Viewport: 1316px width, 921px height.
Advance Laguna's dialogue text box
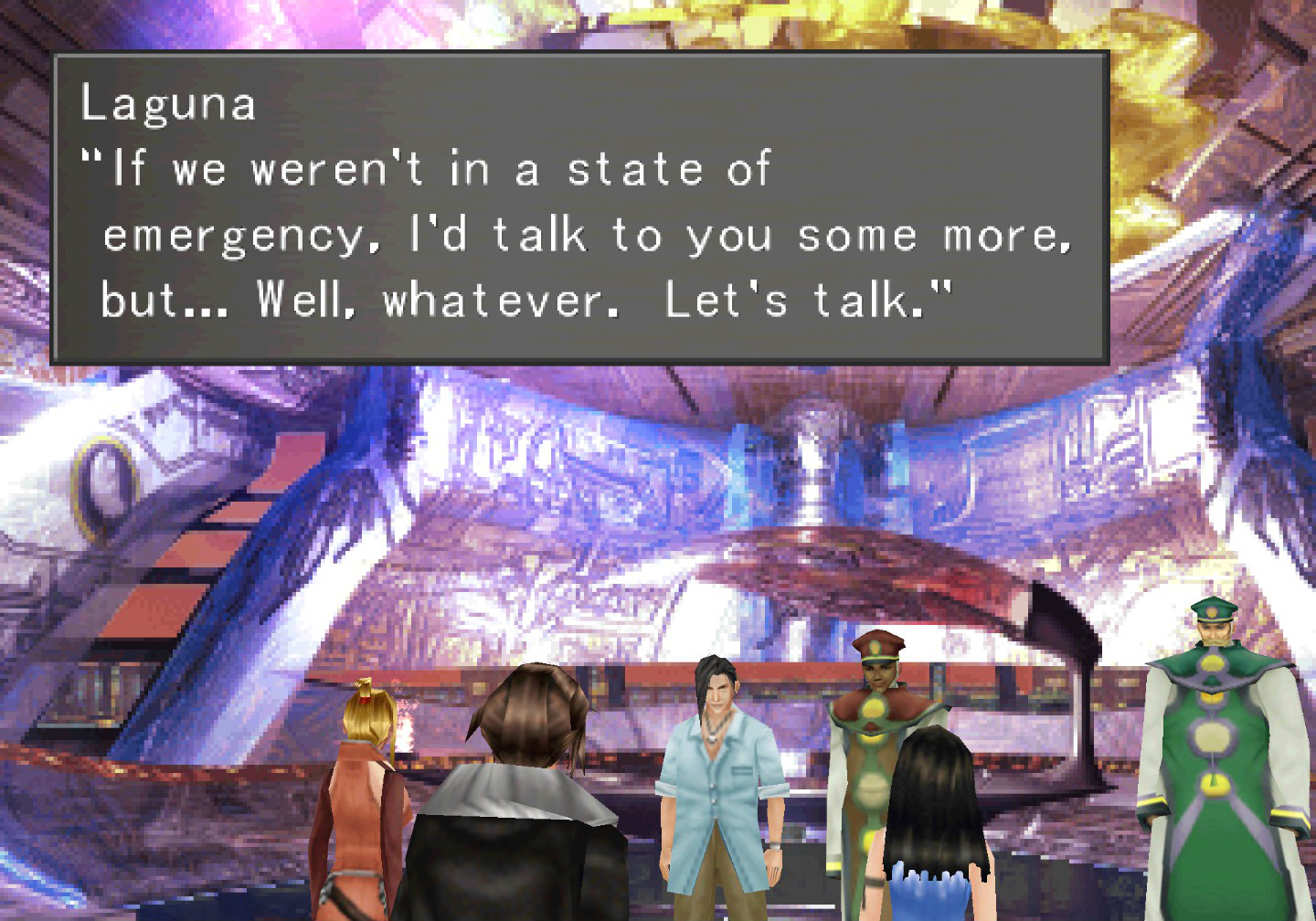pos(579,208)
